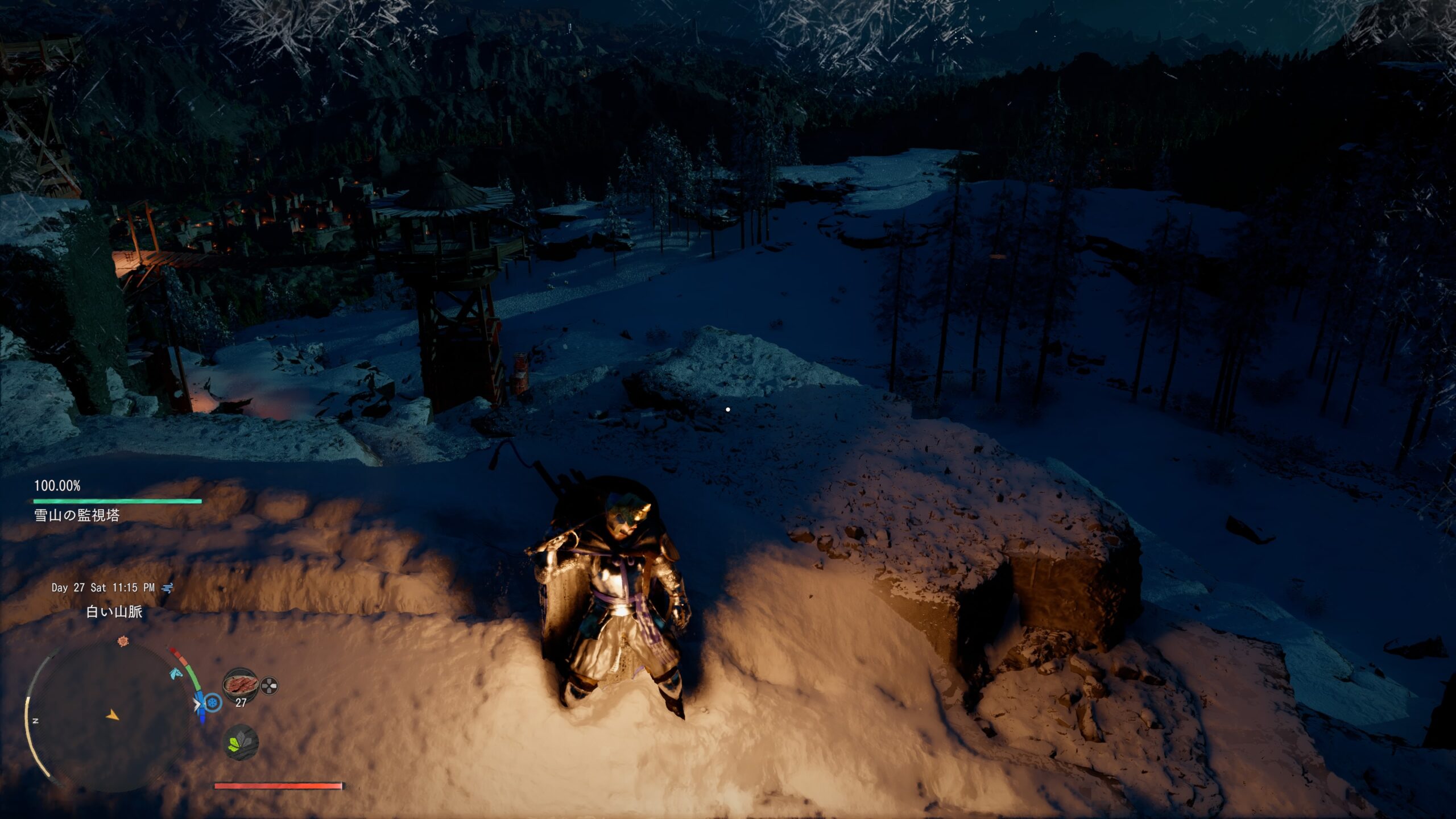The height and width of the screenshot is (819, 1456).
Task: Open the 雪山の監視塔 objective tracker
Action: (77, 515)
